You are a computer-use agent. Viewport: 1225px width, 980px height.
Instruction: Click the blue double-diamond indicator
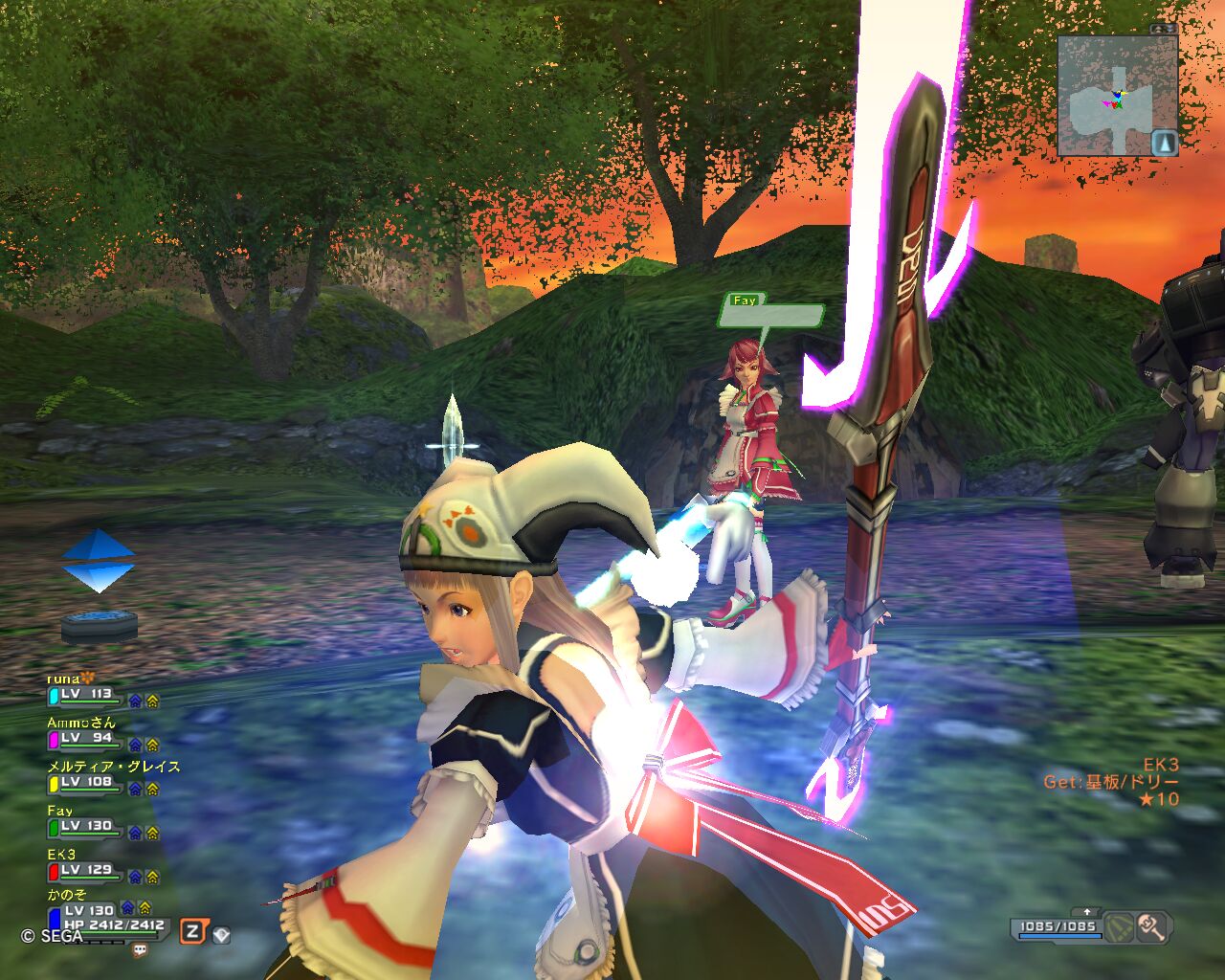[99, 561]
